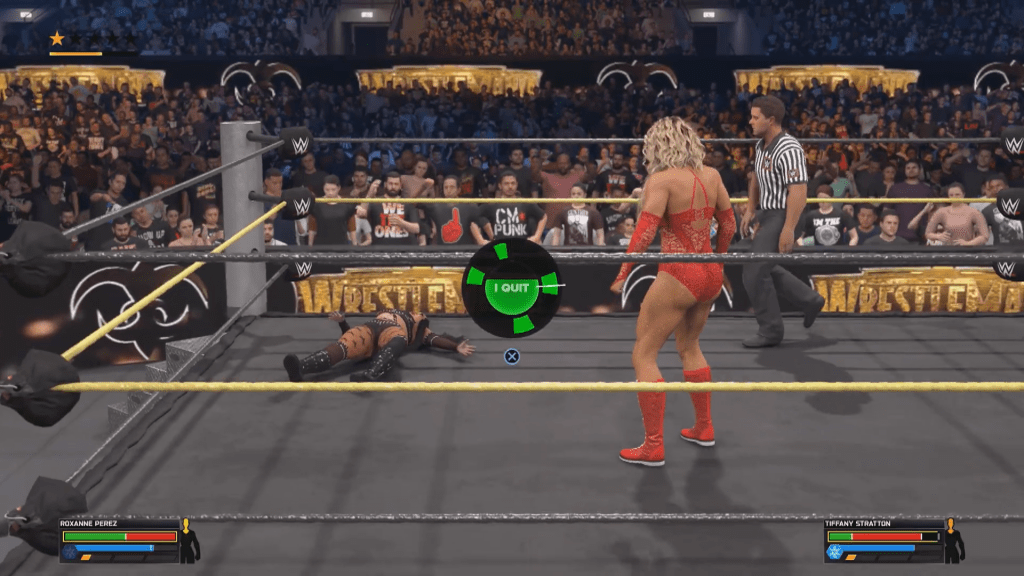1024x576 pixels.
Task: Click the blue icon beside Roxanne Perez's meter
Action: coord(69,551)
